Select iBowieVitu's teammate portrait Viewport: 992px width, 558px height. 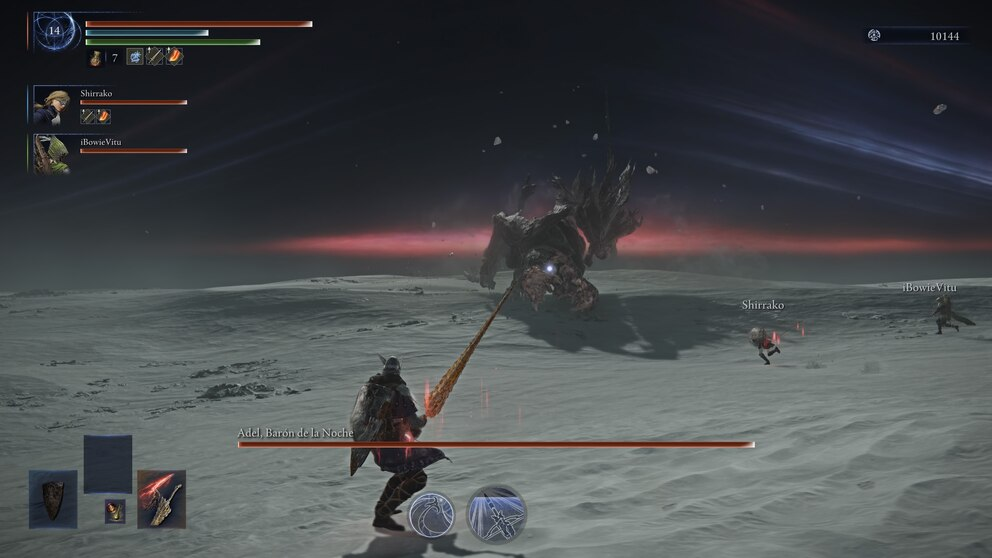coord(50,153)
